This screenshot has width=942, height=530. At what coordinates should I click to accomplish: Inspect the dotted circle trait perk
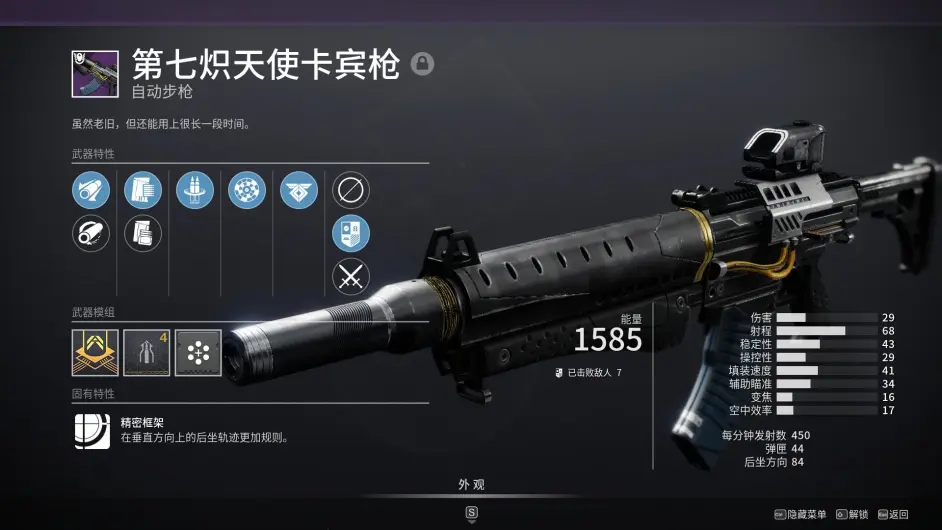(x=247, y=190)
